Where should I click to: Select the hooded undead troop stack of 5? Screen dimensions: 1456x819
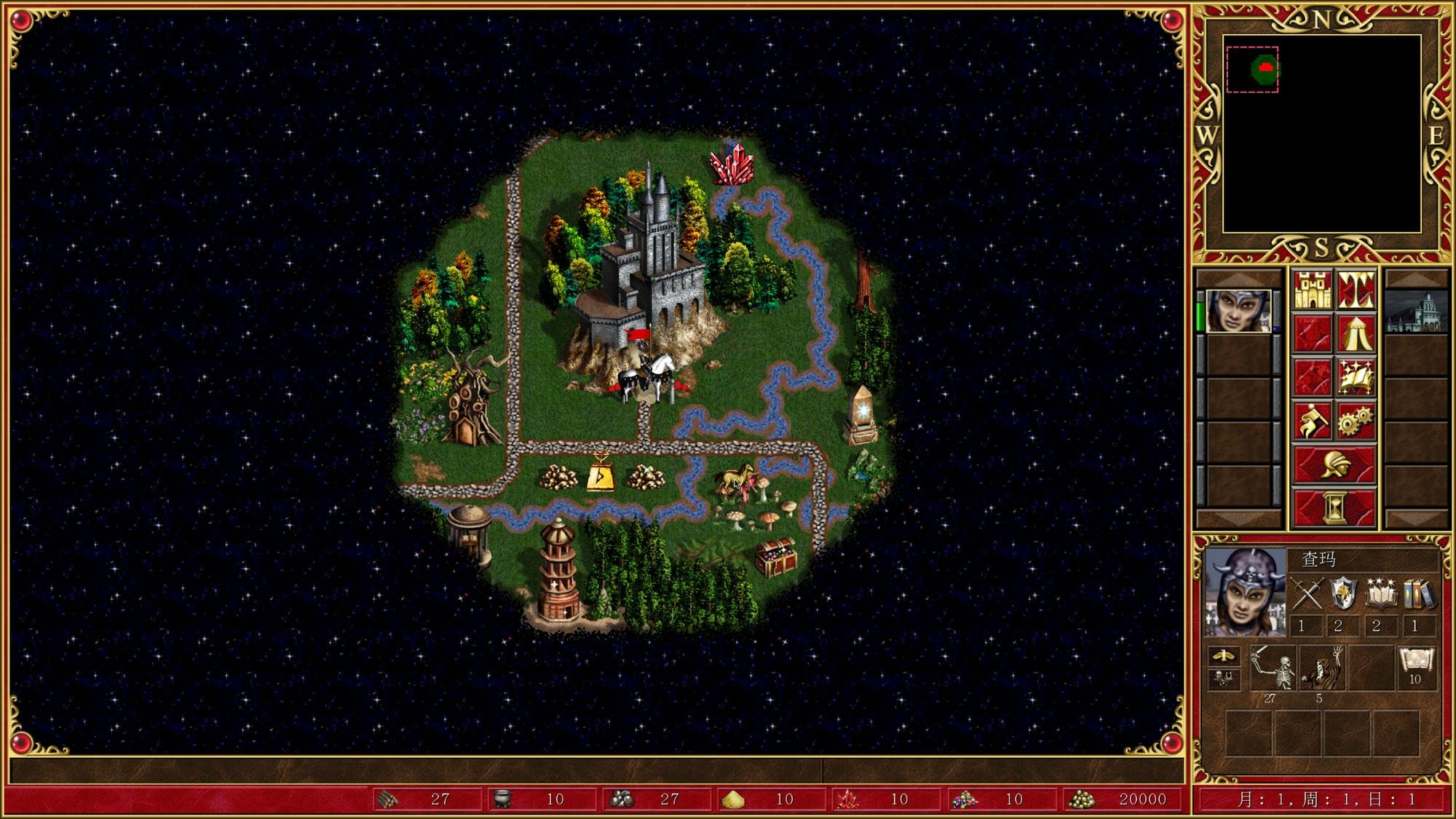[1322, 667]
